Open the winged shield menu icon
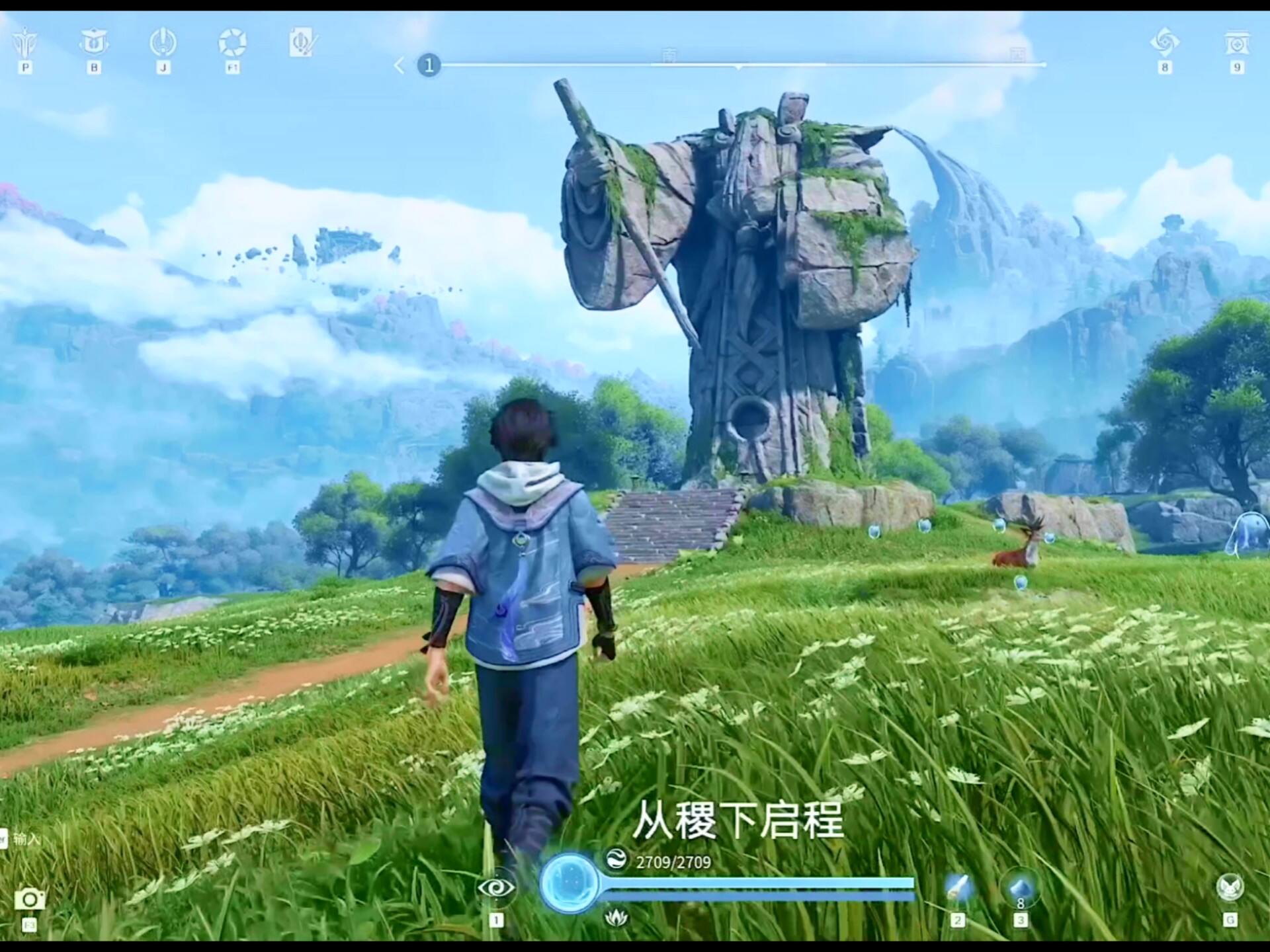The width and height of the screenshot is (1270, 952). [94, 43]
